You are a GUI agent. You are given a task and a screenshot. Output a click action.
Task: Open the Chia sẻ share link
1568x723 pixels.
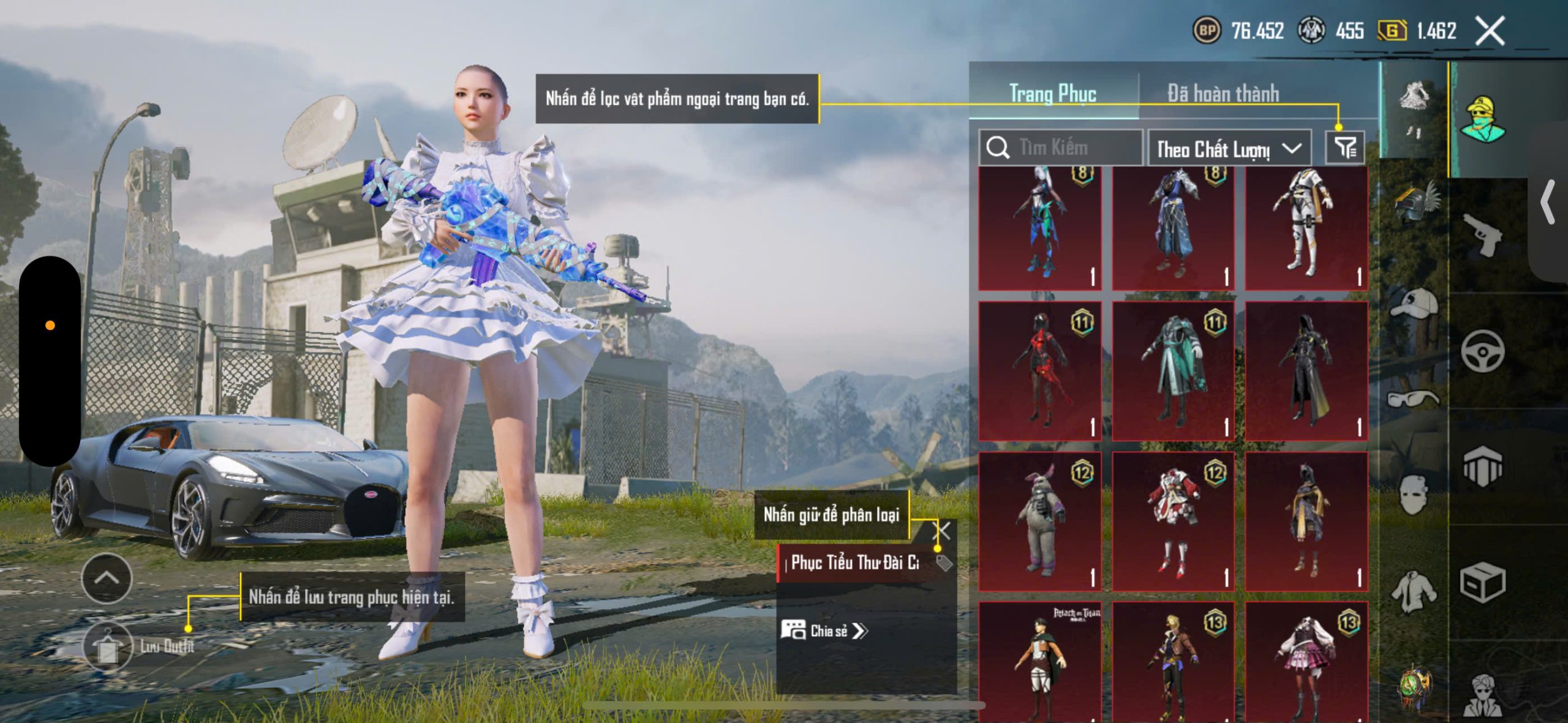[x=824, y=631]
